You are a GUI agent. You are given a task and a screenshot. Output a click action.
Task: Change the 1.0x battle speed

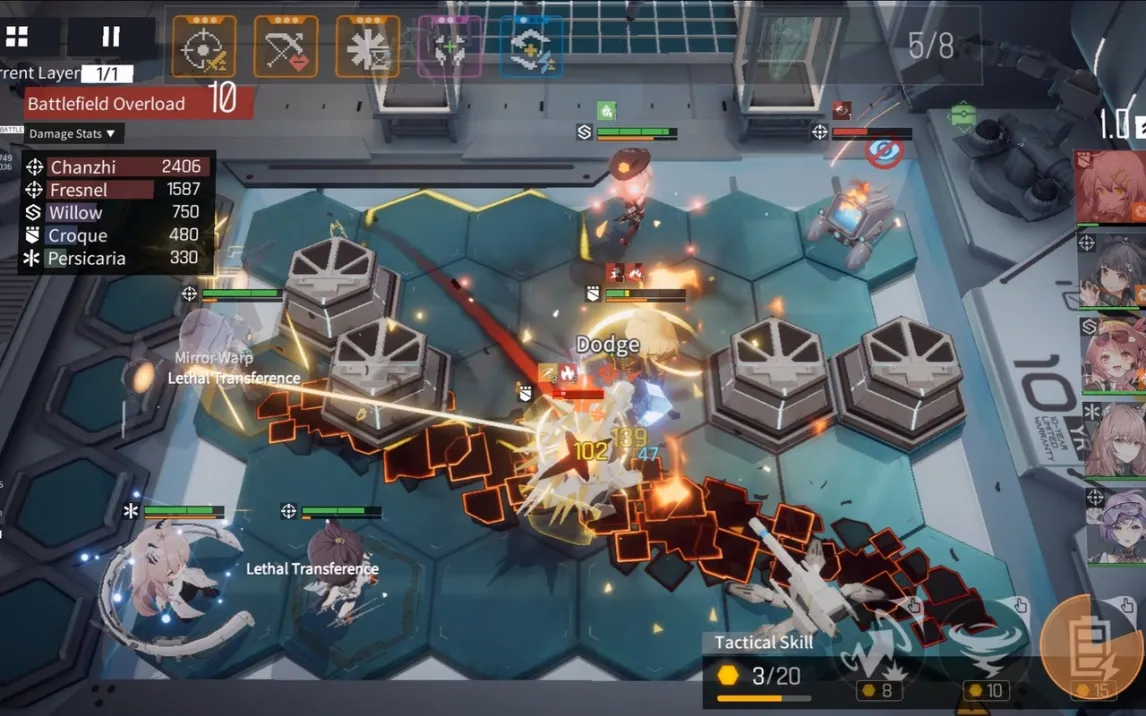pos(1120,125)
